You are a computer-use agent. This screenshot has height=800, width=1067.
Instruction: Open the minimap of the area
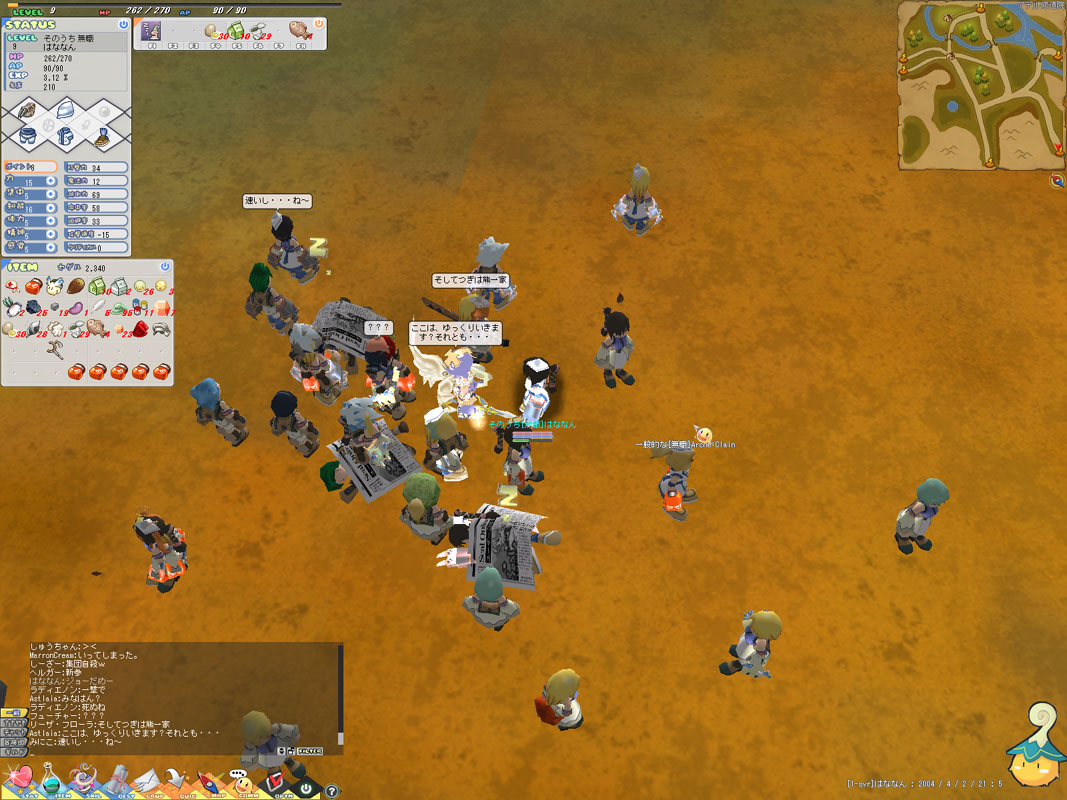(981, 84)
